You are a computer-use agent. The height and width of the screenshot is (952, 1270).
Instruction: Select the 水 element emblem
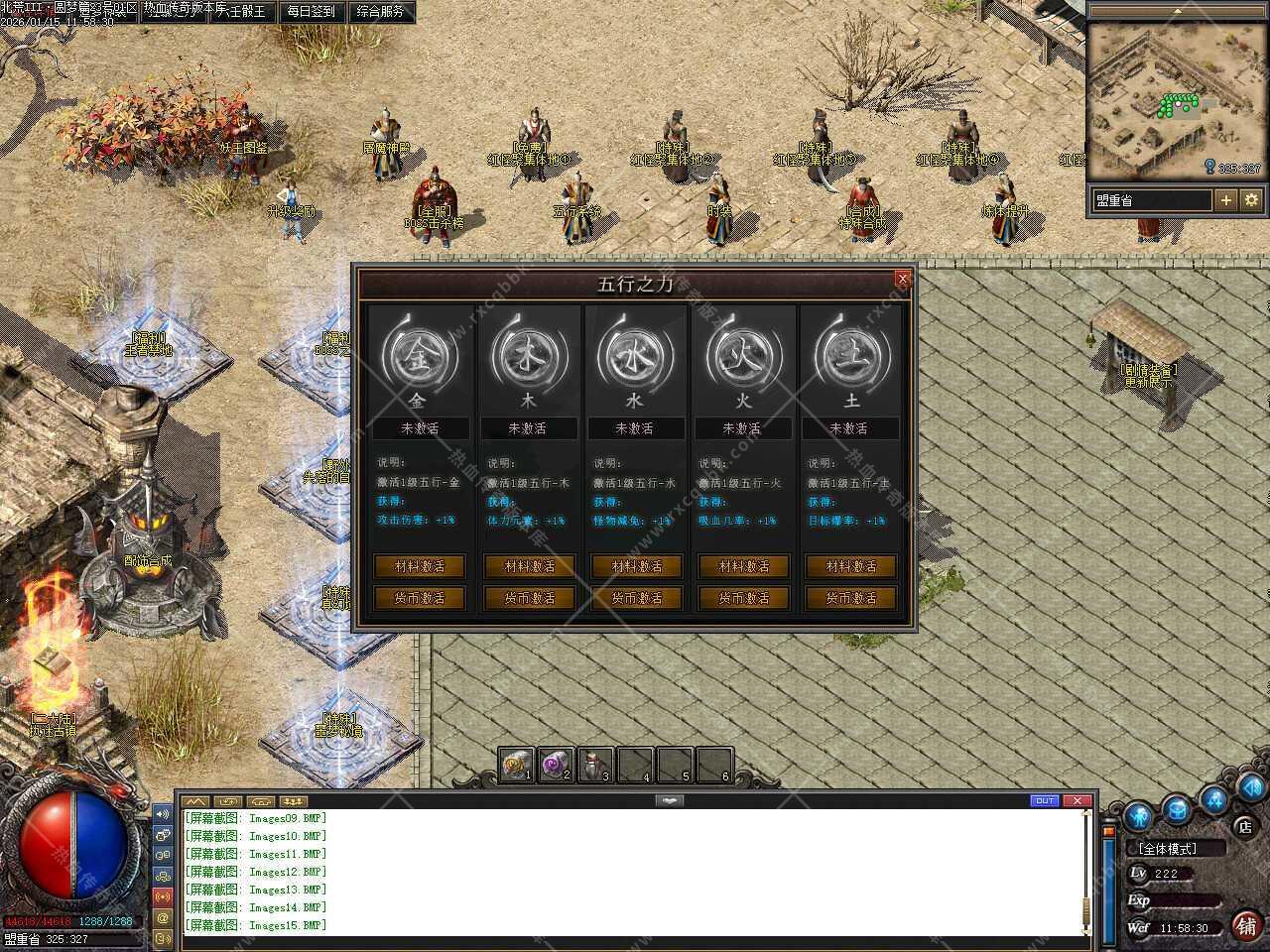click(634, 357)
